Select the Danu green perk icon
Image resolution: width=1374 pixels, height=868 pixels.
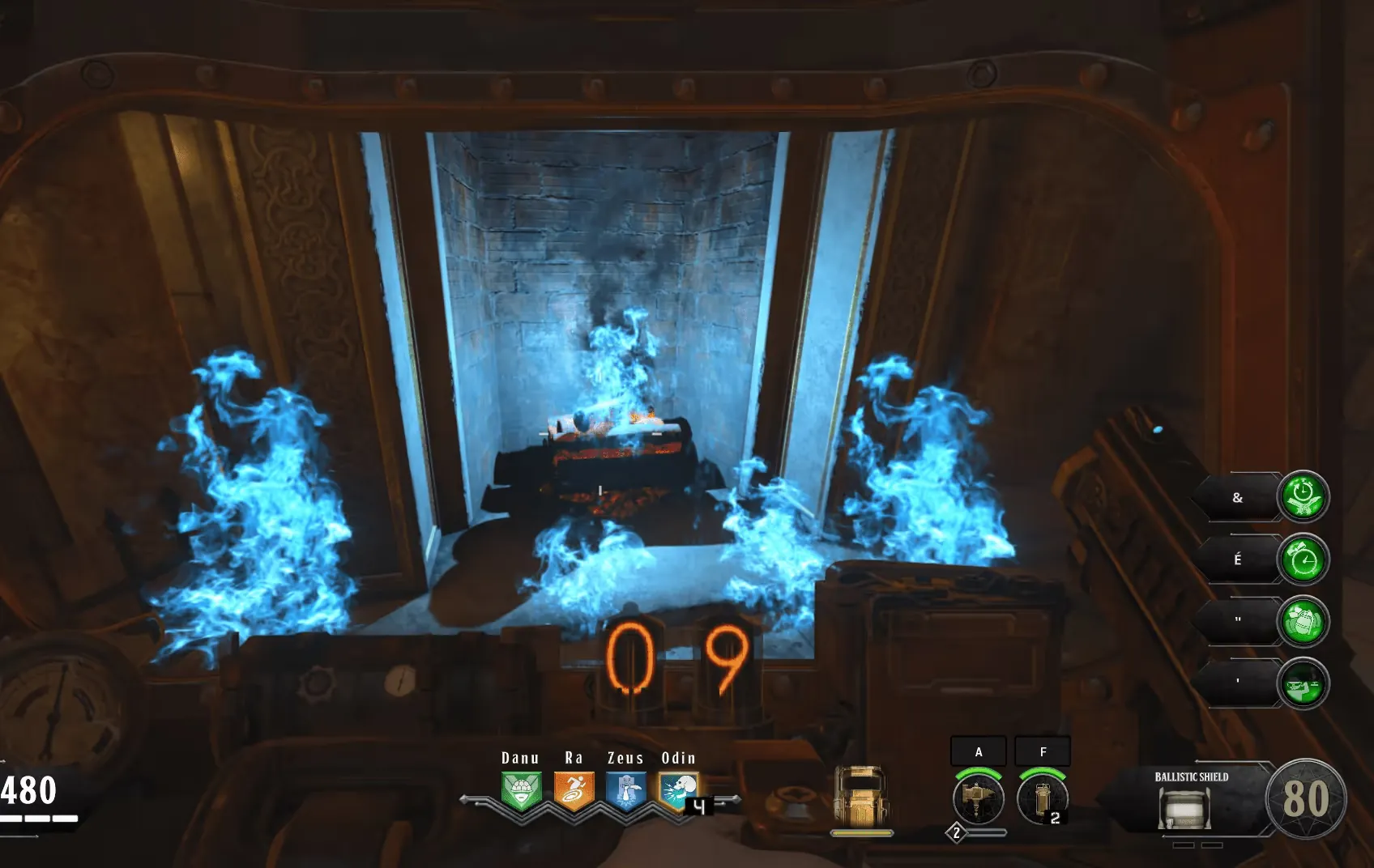point(521,790)
